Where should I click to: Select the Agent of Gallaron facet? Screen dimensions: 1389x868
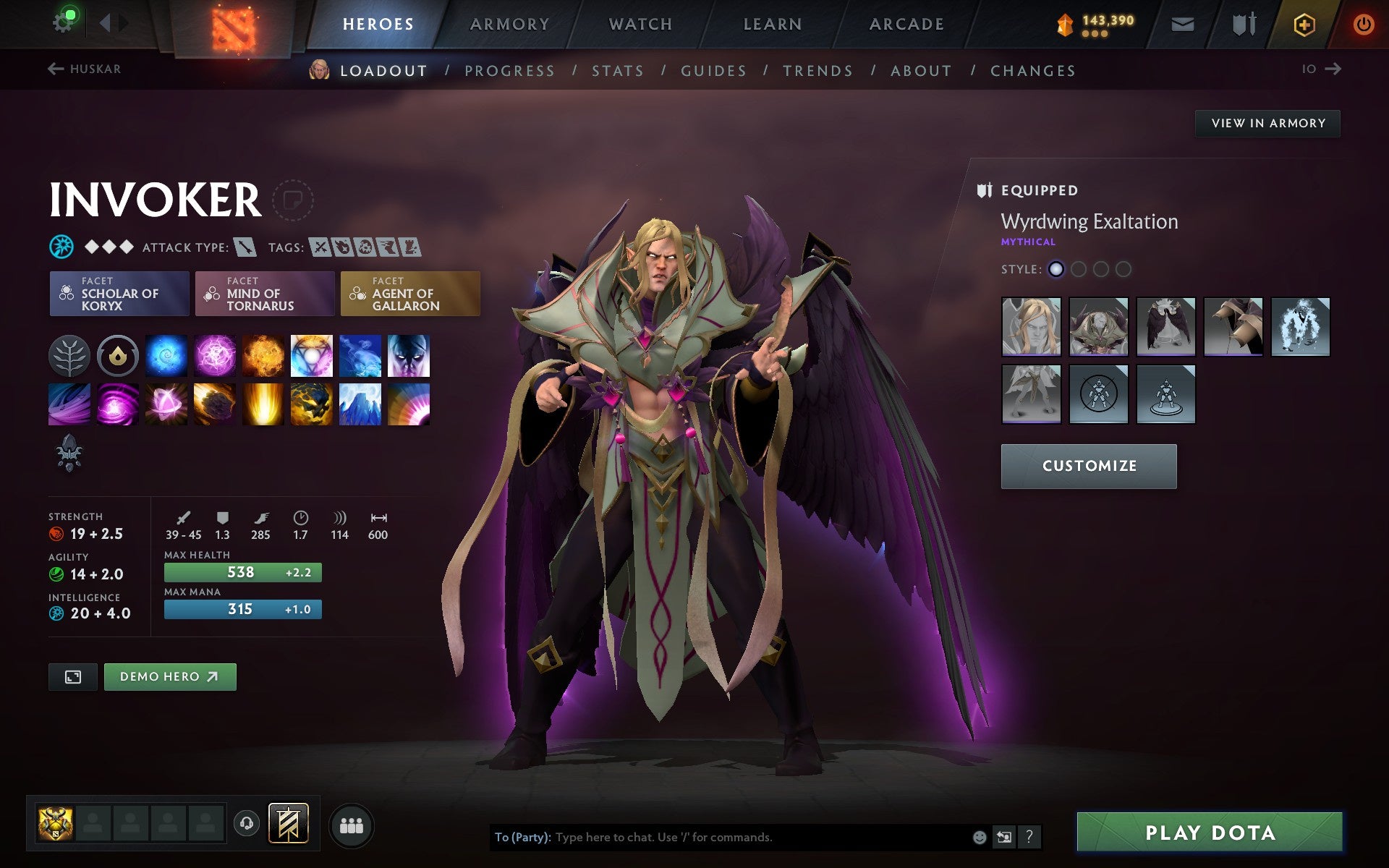409,294
